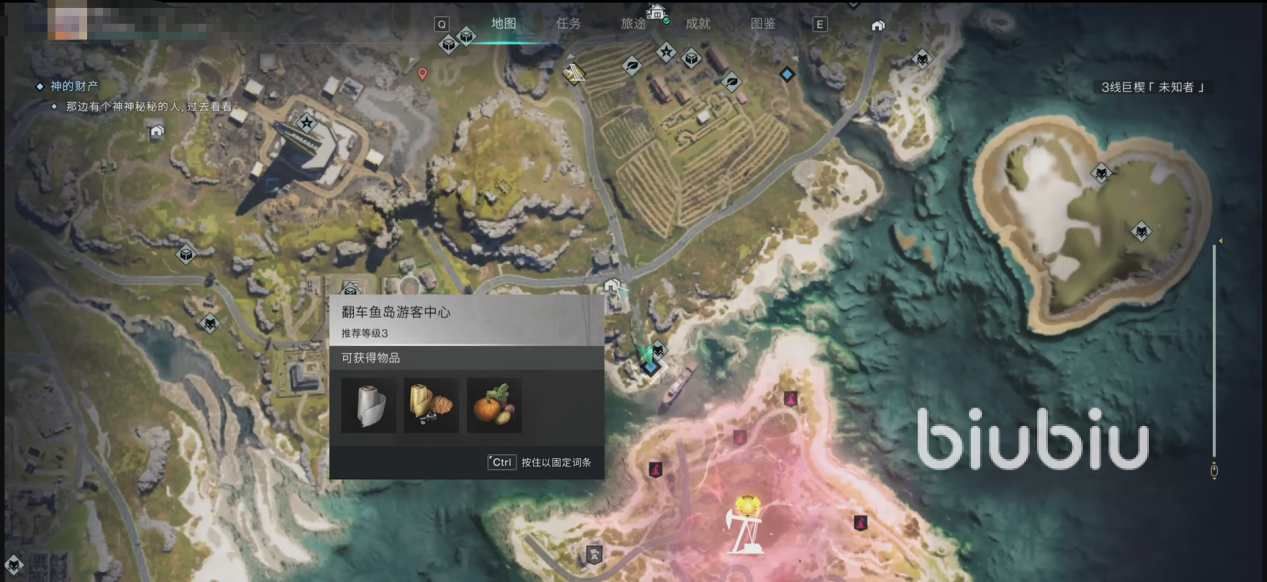Select the crossed-tools marker on the pink island

pos(595,552)
